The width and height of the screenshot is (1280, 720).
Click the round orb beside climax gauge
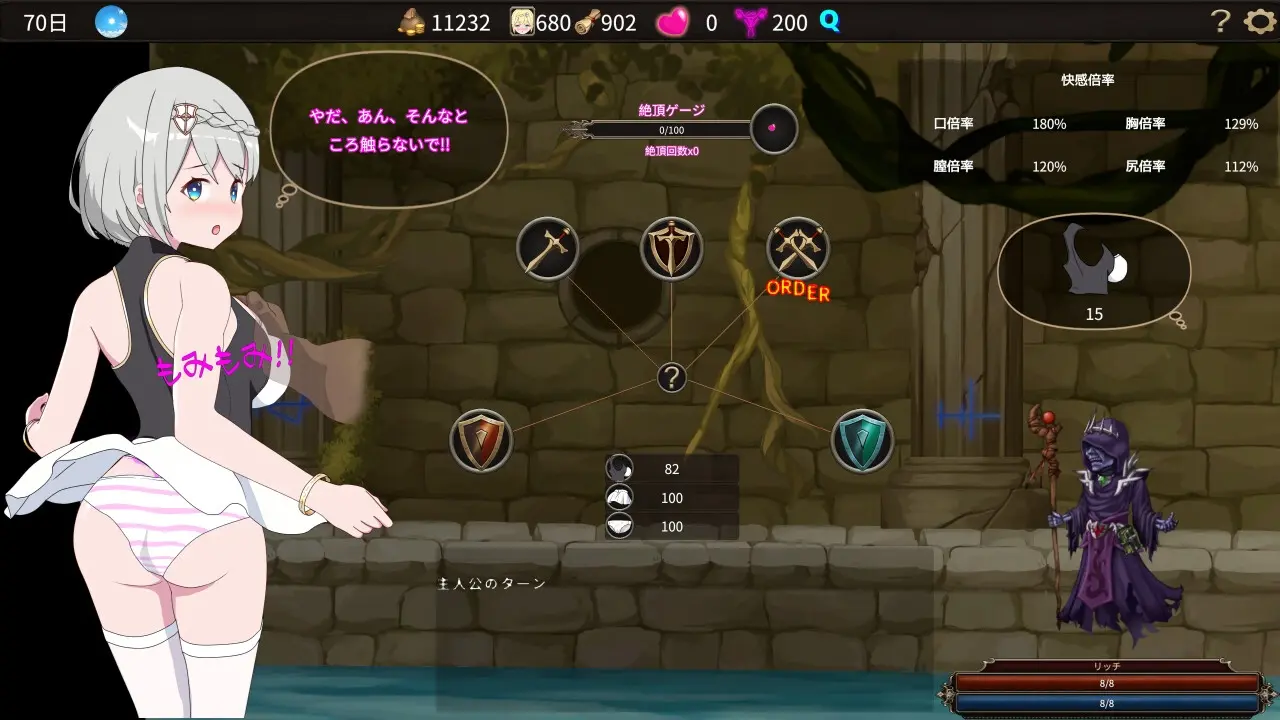774,129
